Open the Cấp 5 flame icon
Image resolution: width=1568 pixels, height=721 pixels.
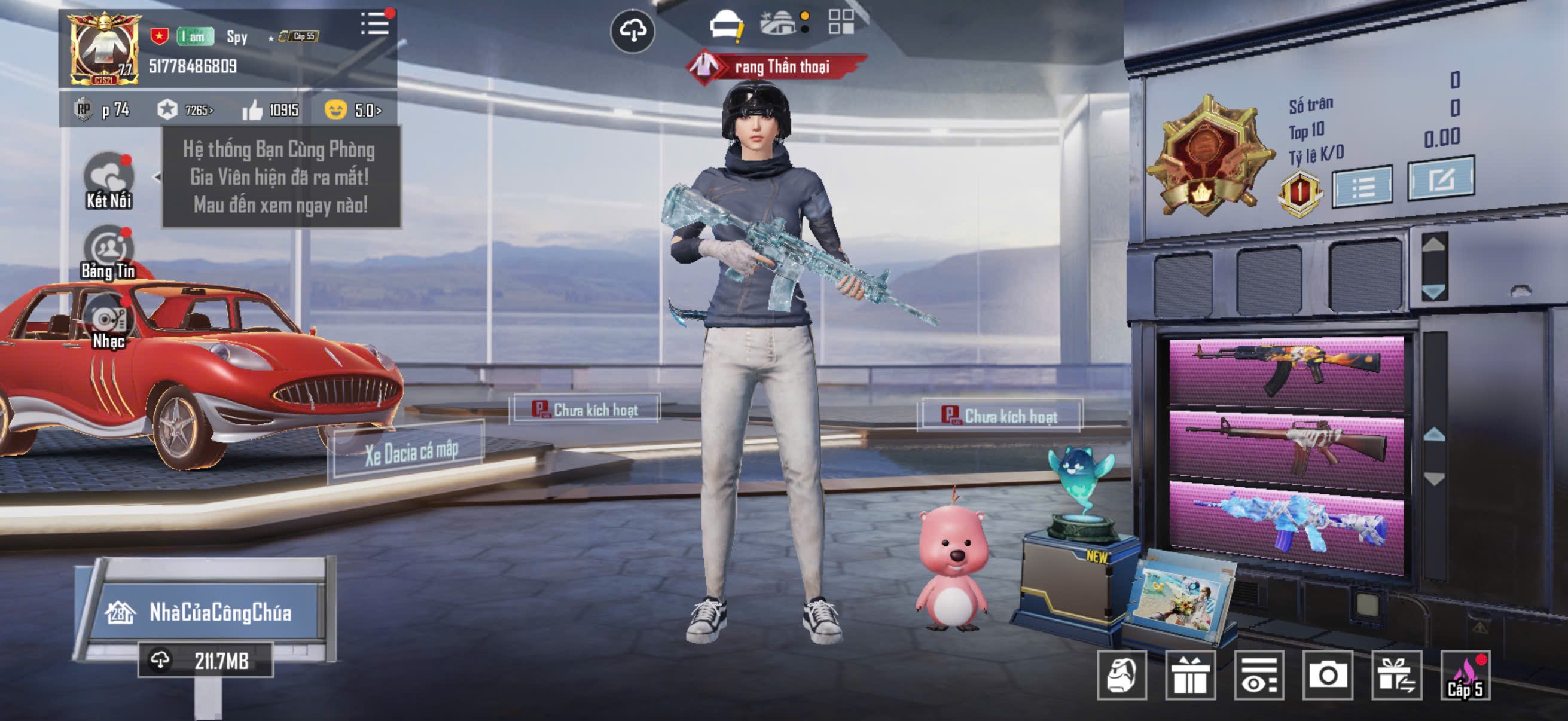[1465, 676]
